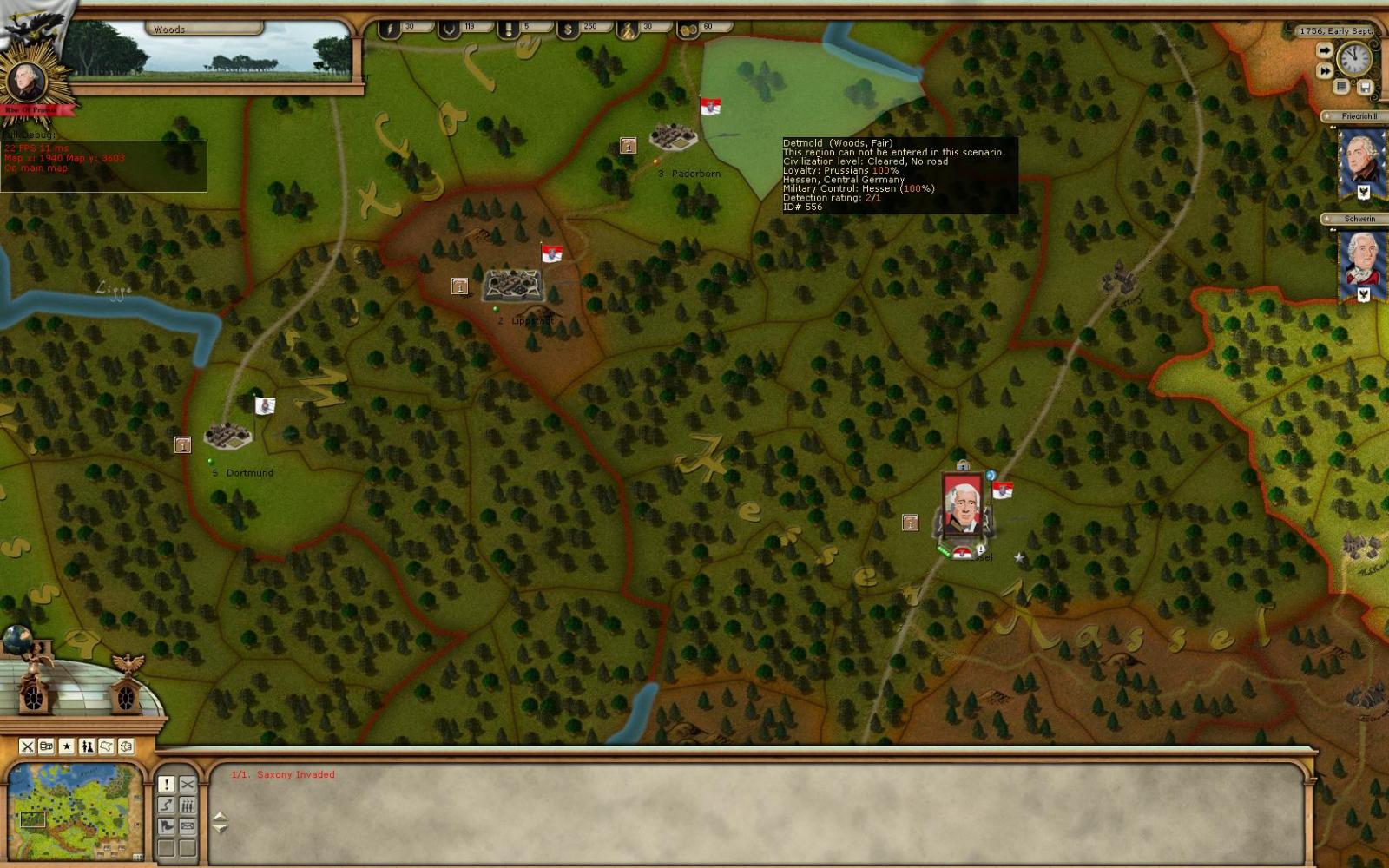Save the game using the floppy disk icon
The width and height of the screenshot is (1389, 868).
(1365, 87)
